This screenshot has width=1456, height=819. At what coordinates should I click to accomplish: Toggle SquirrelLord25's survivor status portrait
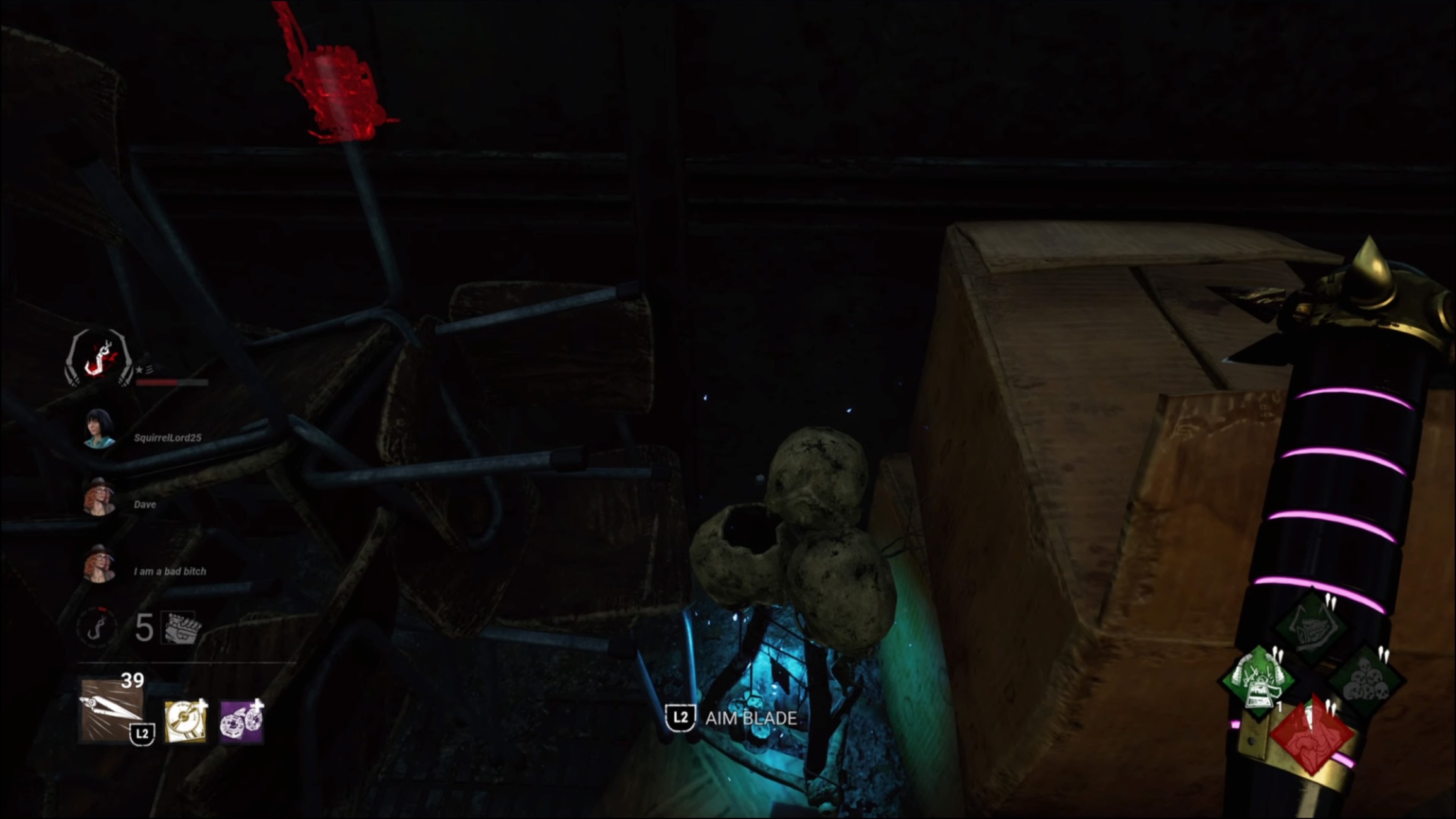[99, 429]
